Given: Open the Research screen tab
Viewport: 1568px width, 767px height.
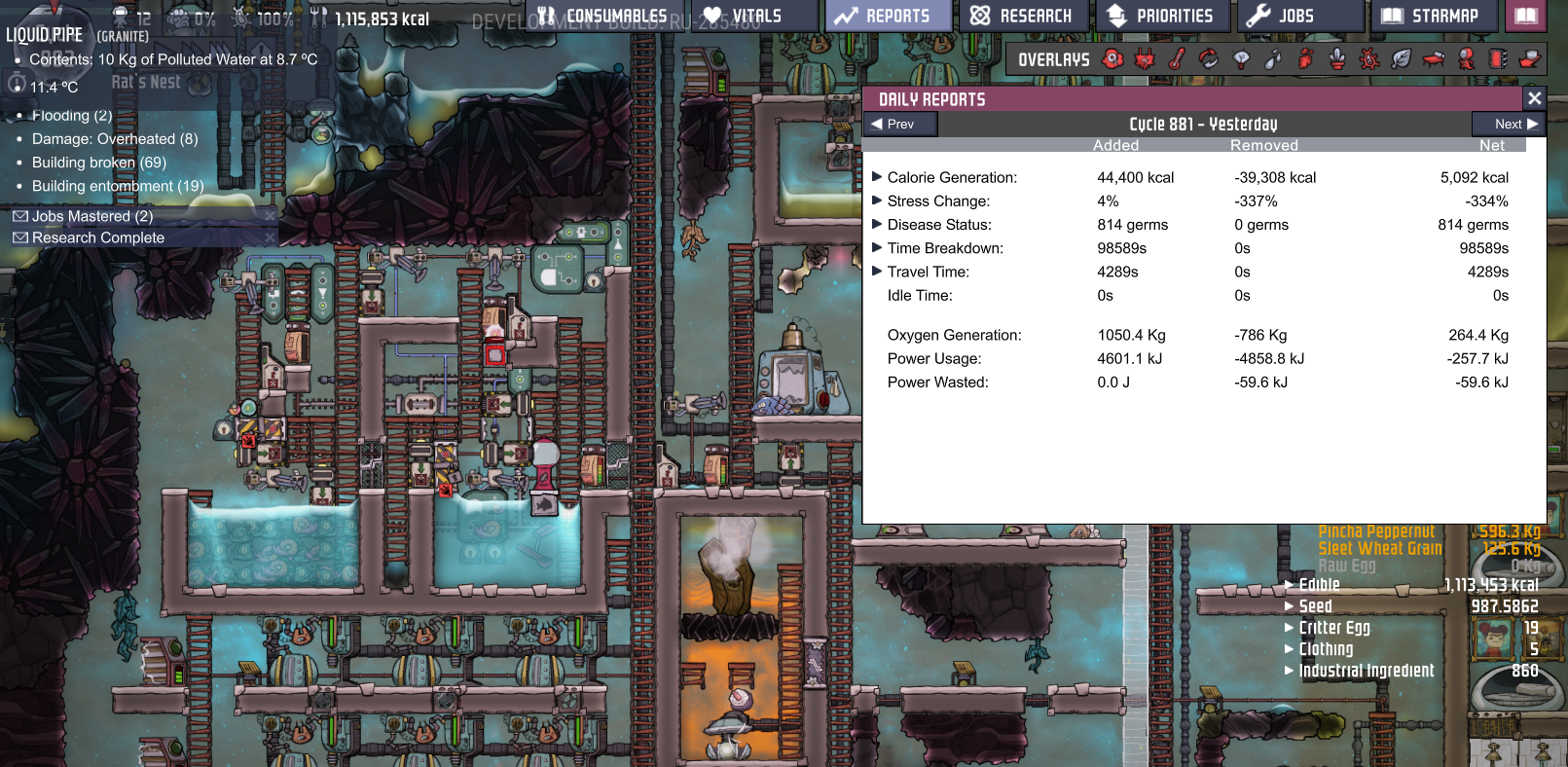Looking at the screenshot, I should click(1024, 15).
